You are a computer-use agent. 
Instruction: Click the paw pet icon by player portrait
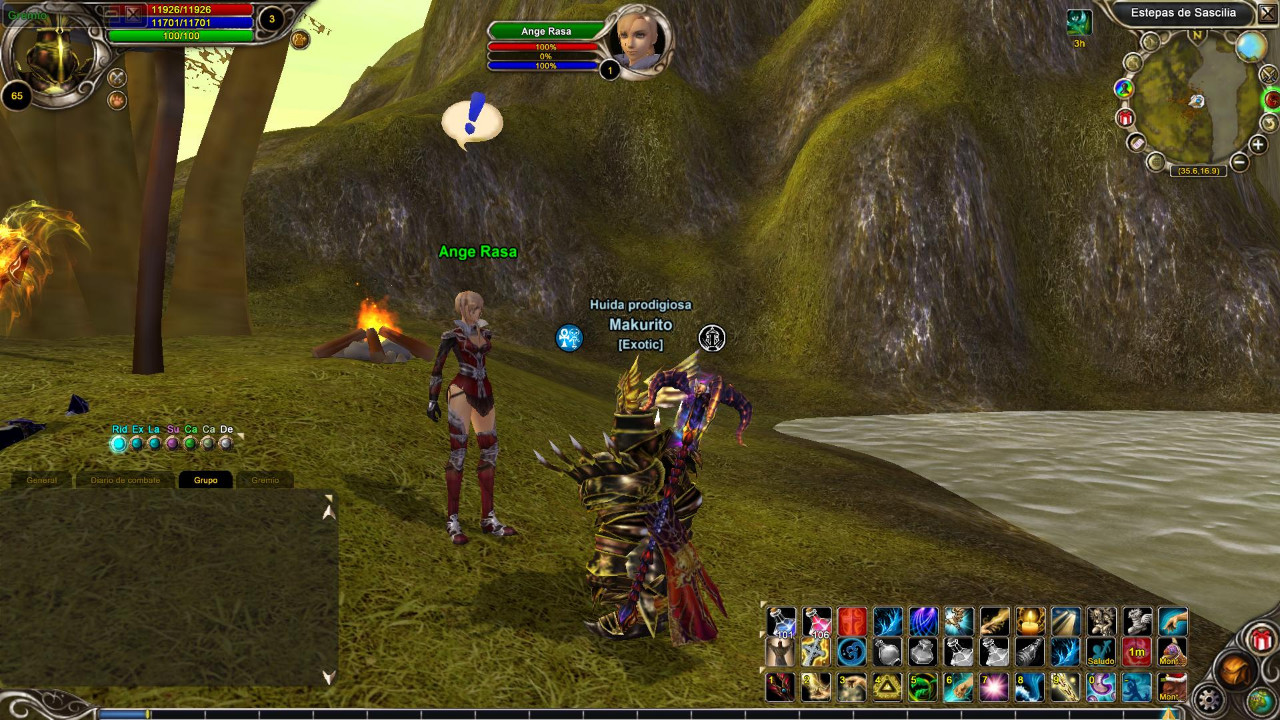click(117, 100)
